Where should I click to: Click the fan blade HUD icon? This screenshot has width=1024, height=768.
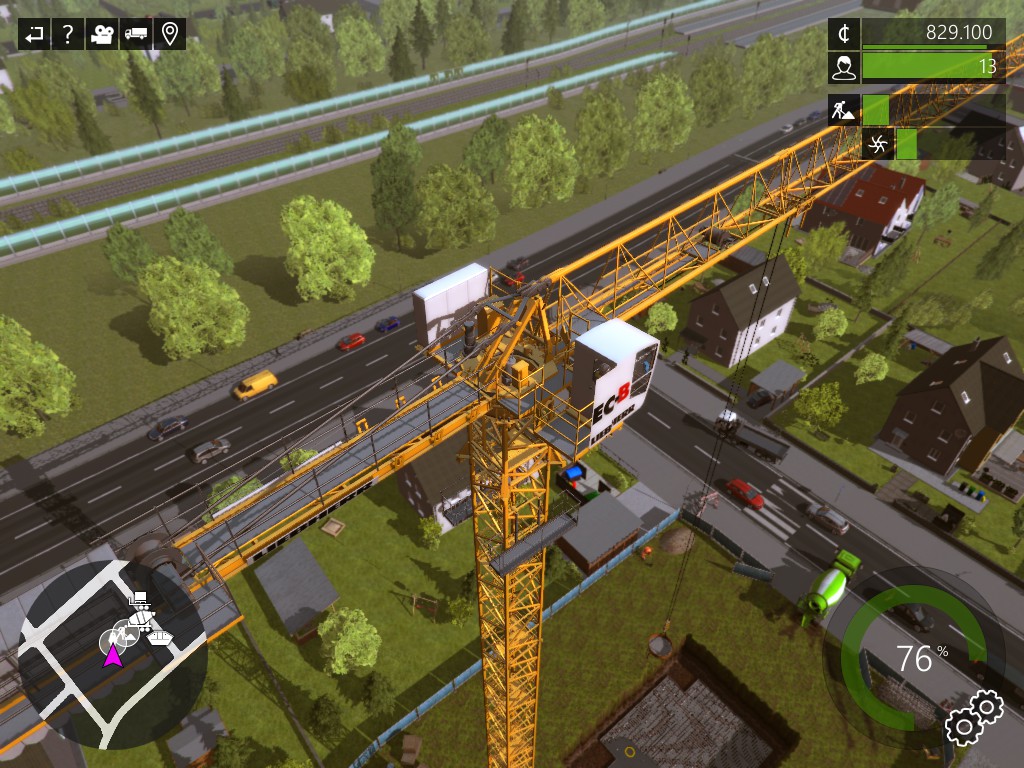878,144
